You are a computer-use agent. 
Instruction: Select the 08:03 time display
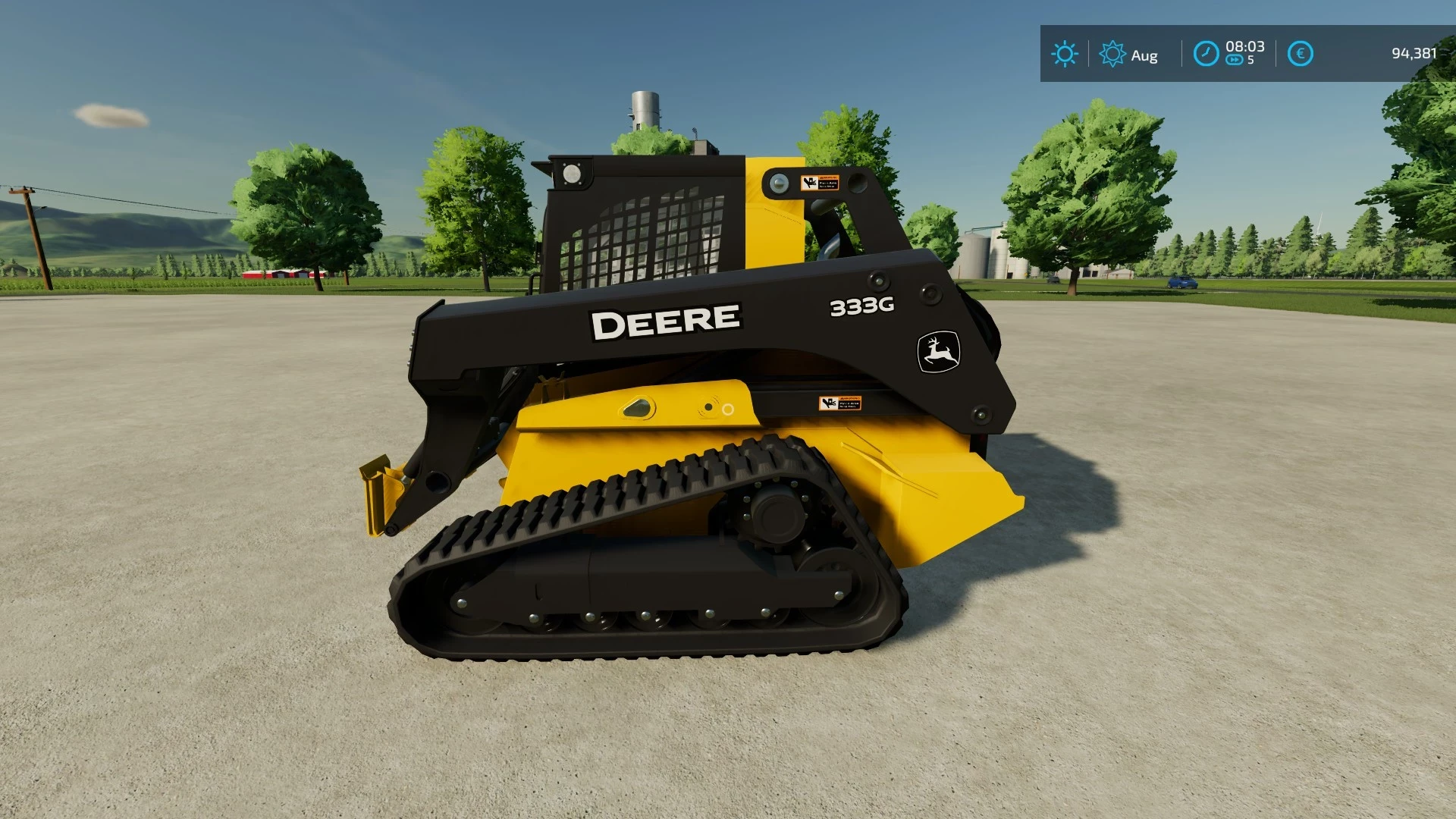click(x=1244, y=46)
